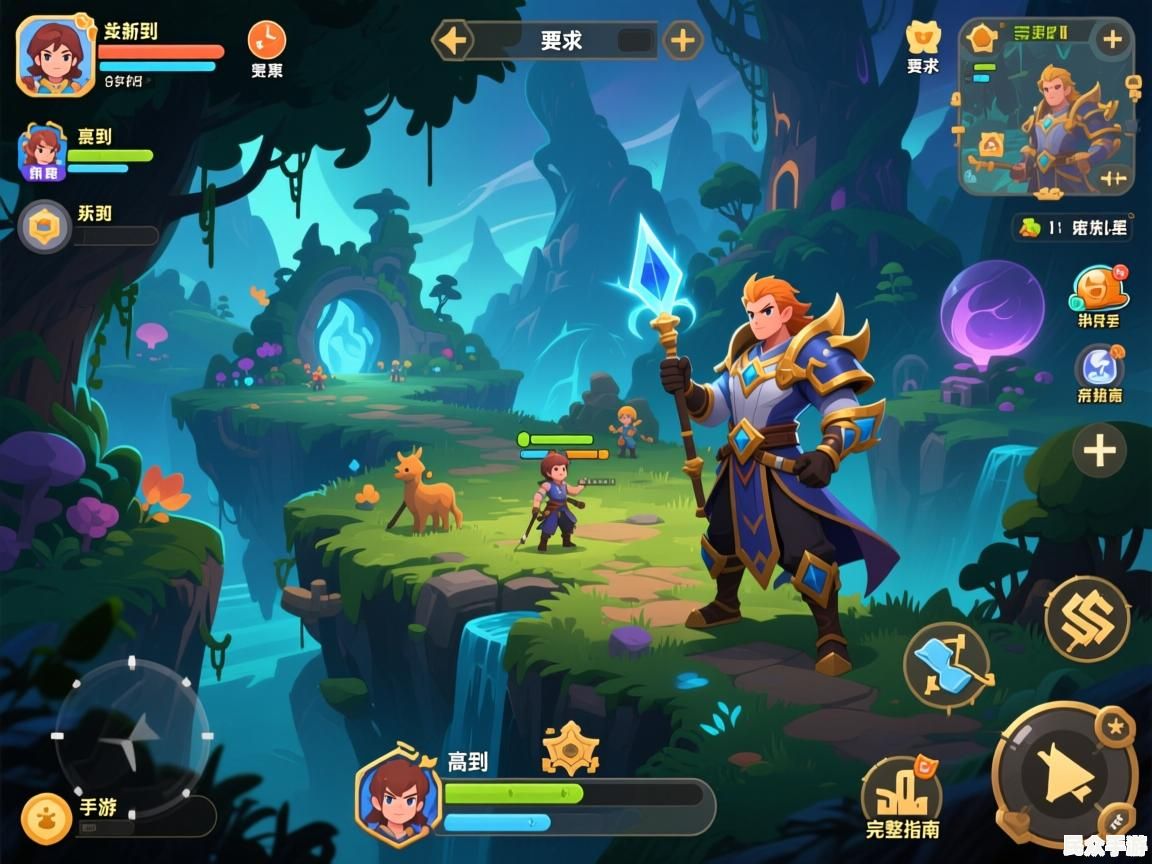
Task: Tap the virtual joystick pad
Action: click(x=133, y=736)
